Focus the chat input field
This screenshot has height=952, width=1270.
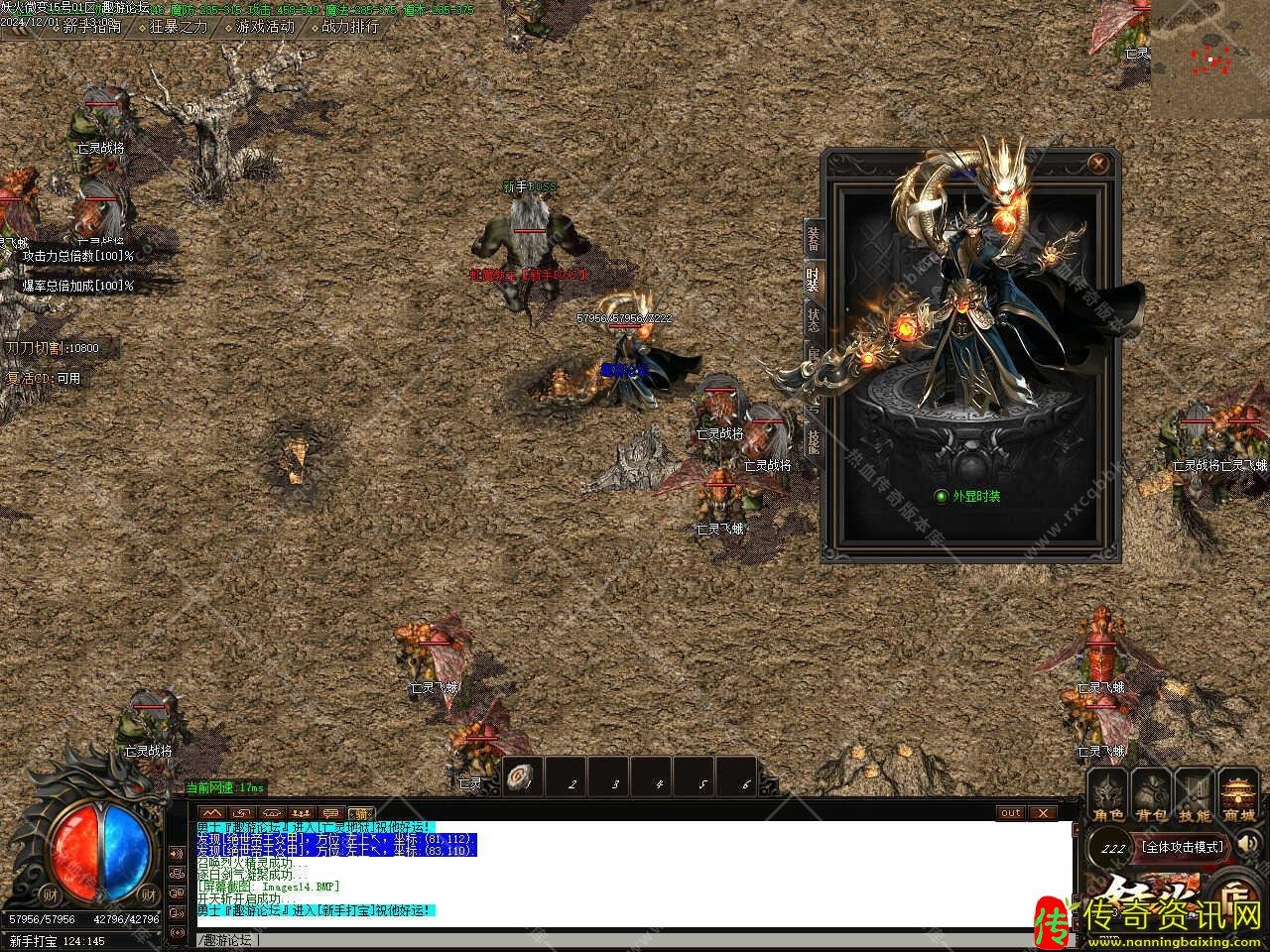click(635, 939)
